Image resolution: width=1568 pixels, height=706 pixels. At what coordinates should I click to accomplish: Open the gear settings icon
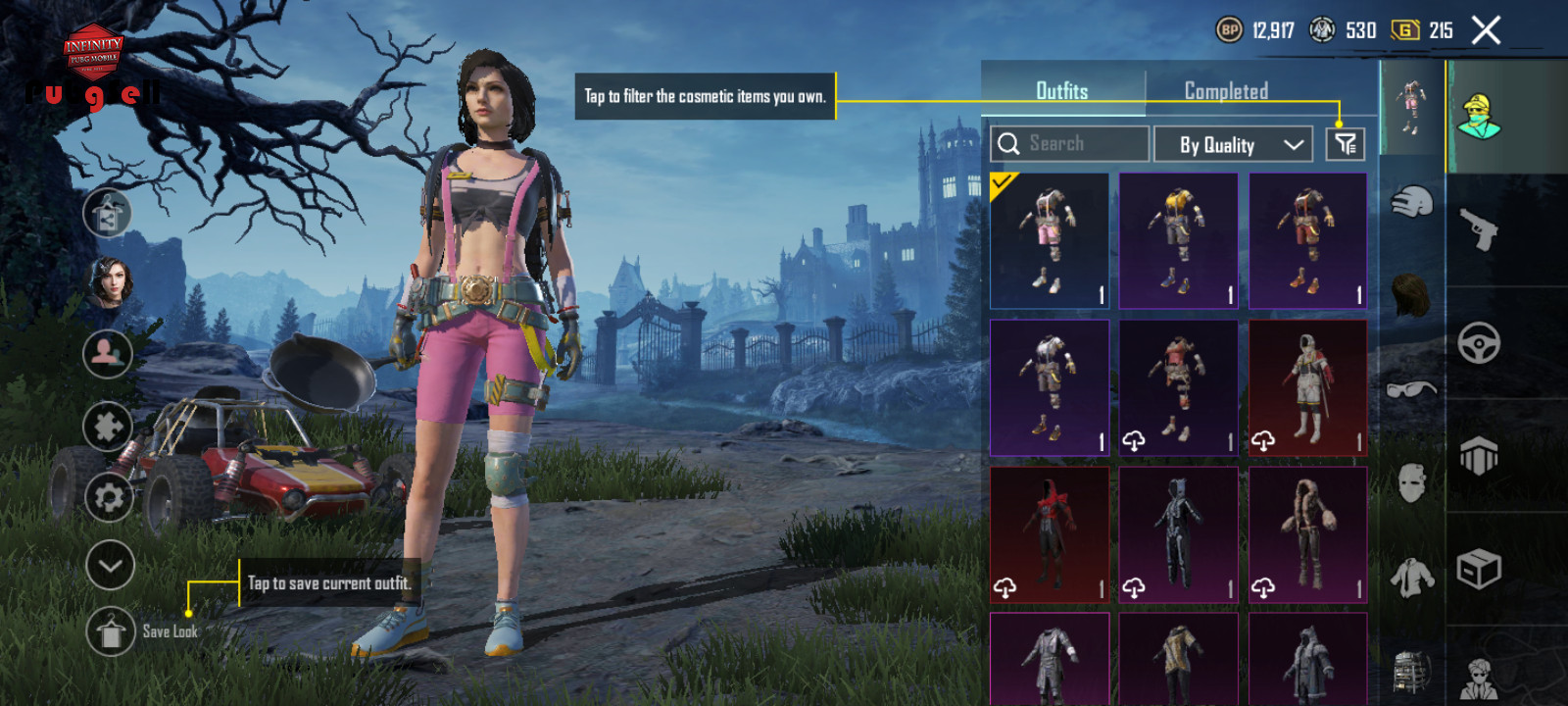[x=109, y=498]
